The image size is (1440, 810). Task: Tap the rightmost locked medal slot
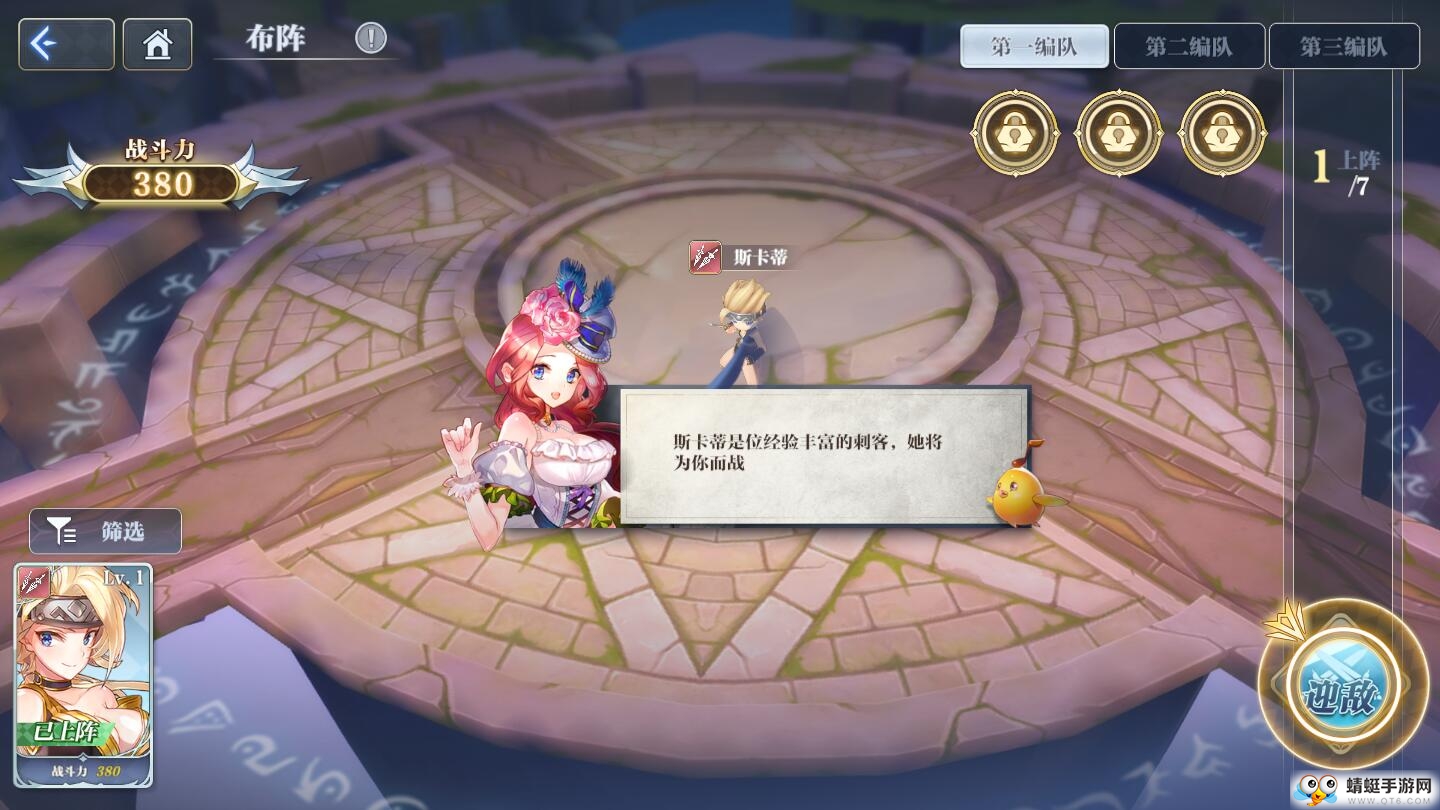pyautogui.click(x=1222, y=133)
